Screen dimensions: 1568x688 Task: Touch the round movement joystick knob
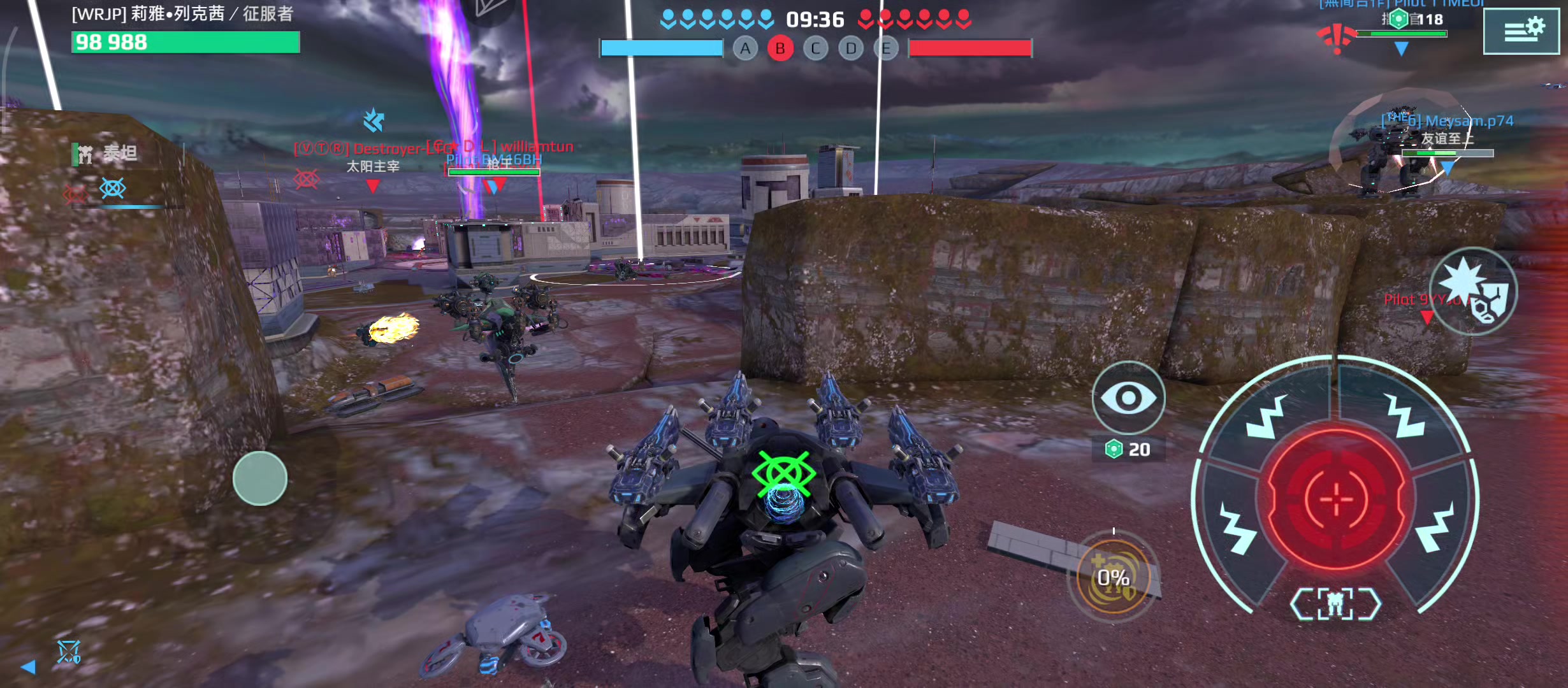tap(260, 478)
